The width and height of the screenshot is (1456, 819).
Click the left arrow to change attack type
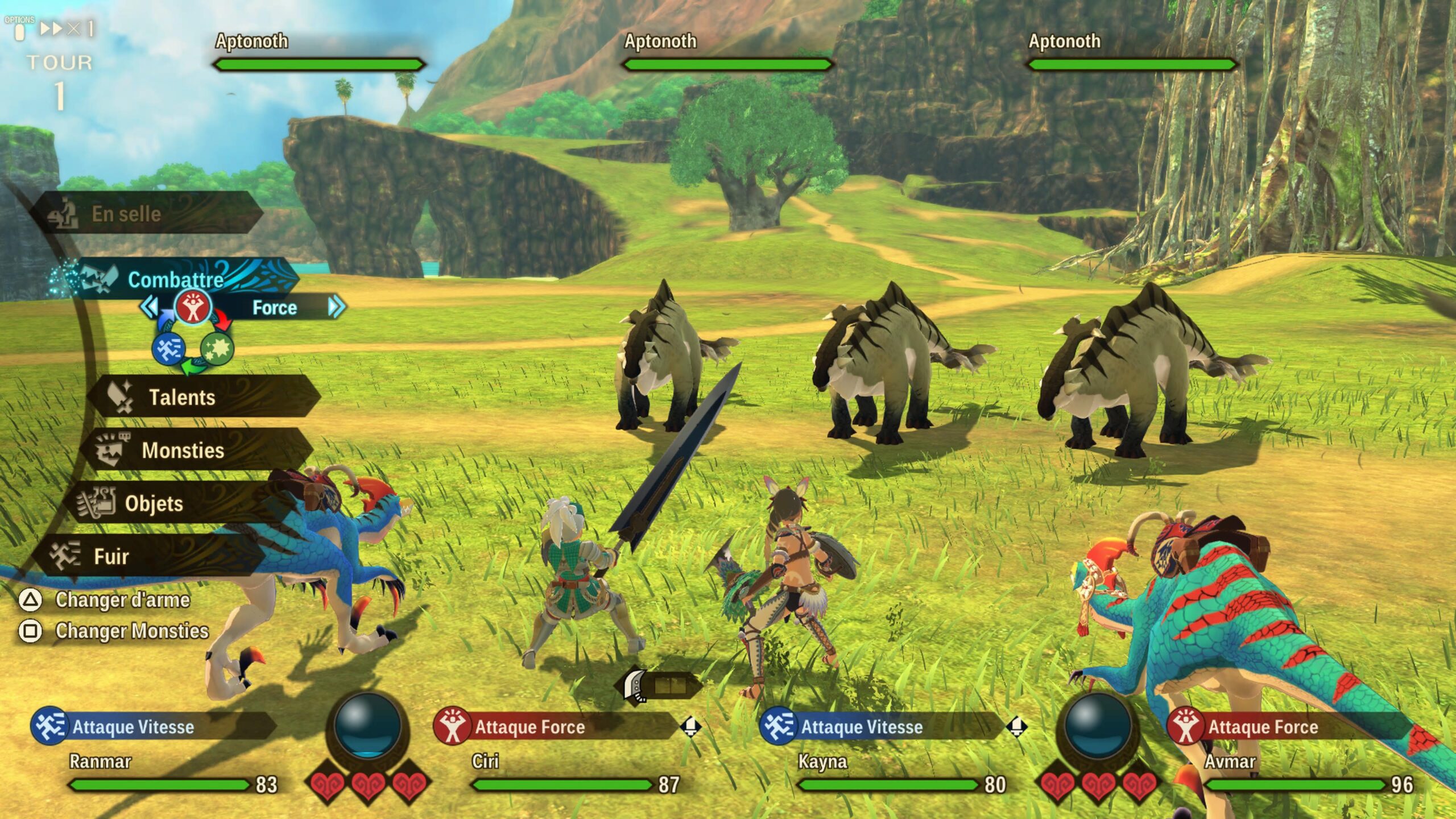pyautogui.click(x=148, y=307)
